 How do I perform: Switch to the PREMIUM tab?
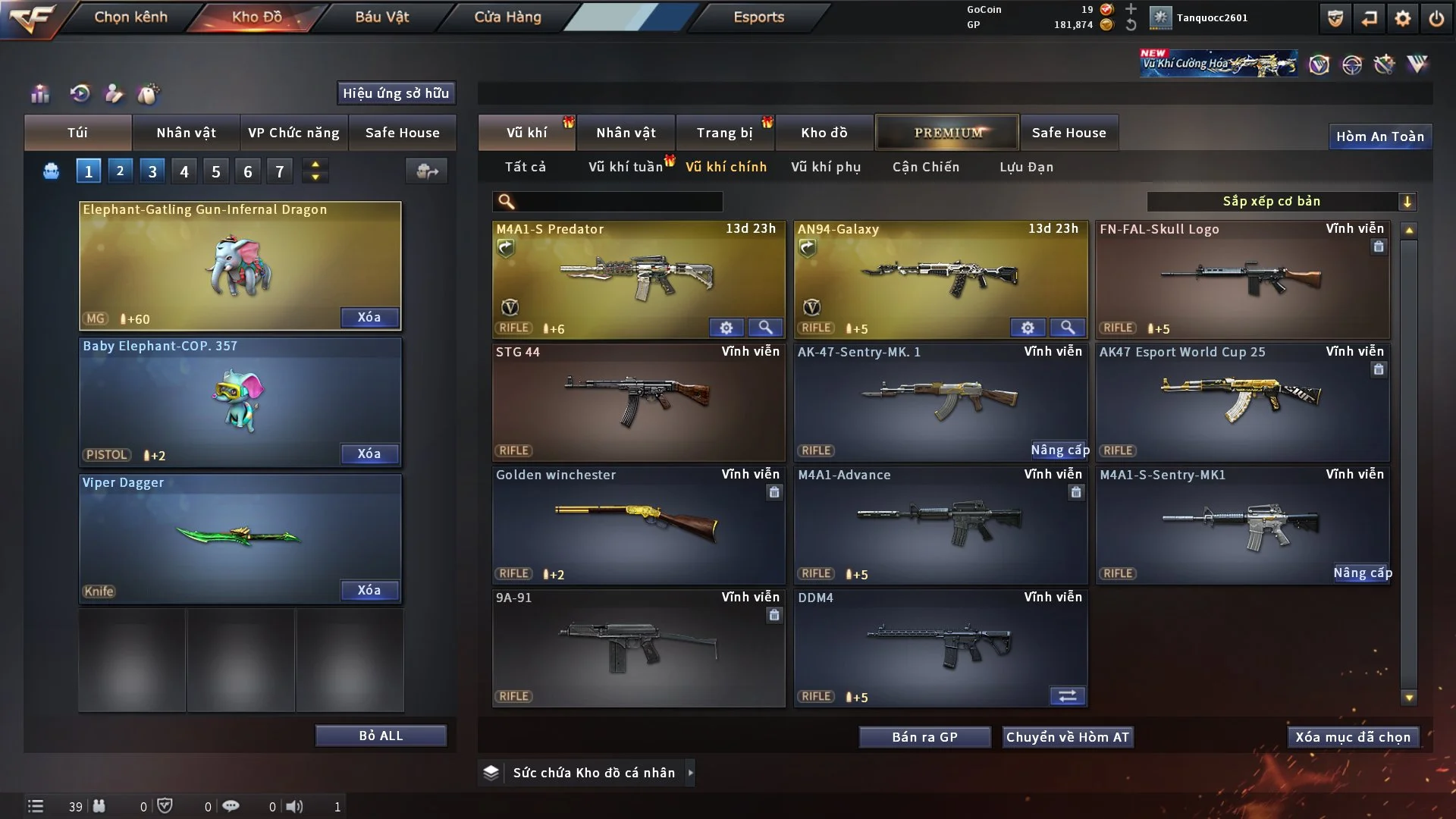tap(947, 133)
